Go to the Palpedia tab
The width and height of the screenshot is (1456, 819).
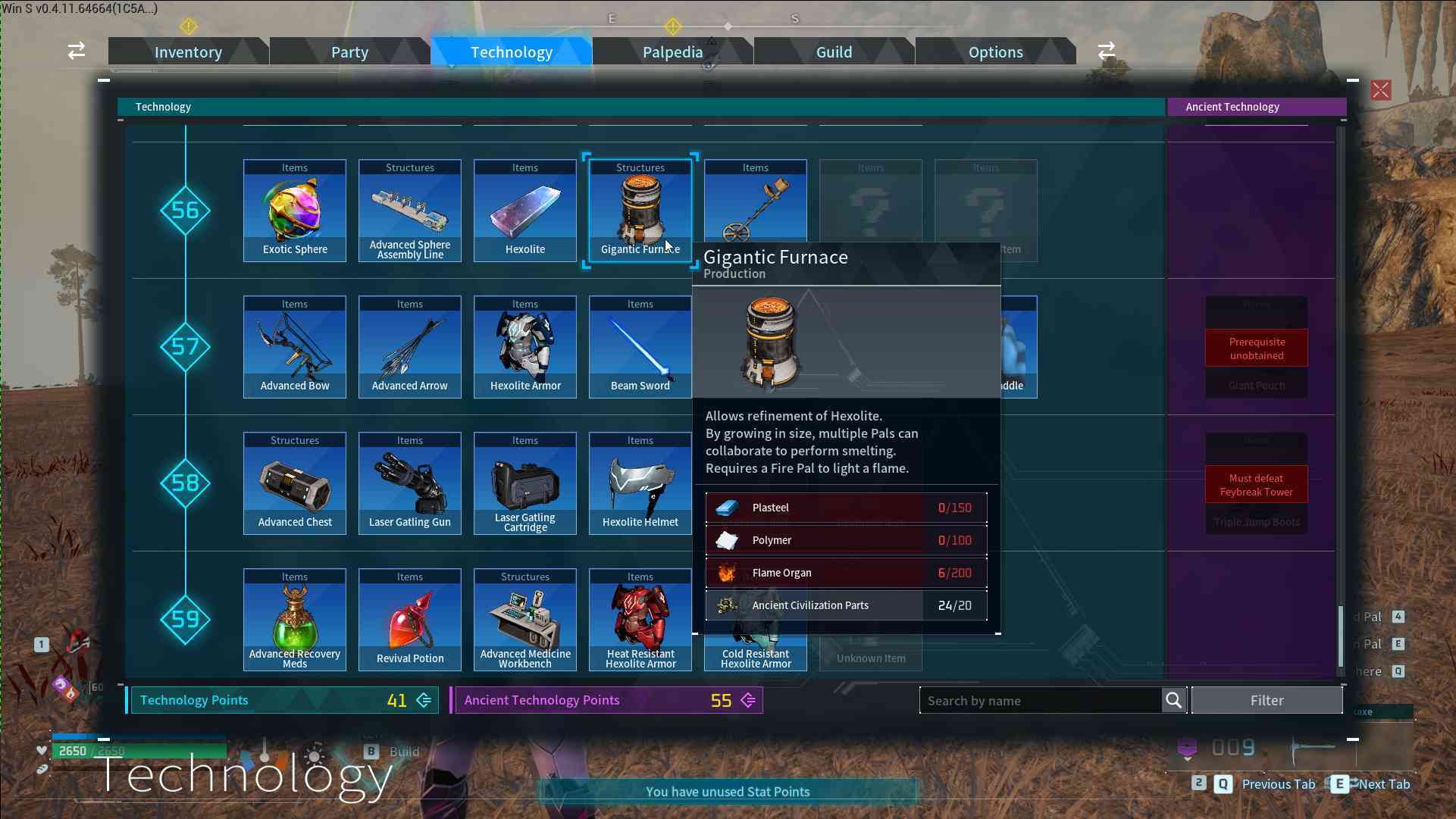(672, 52)
